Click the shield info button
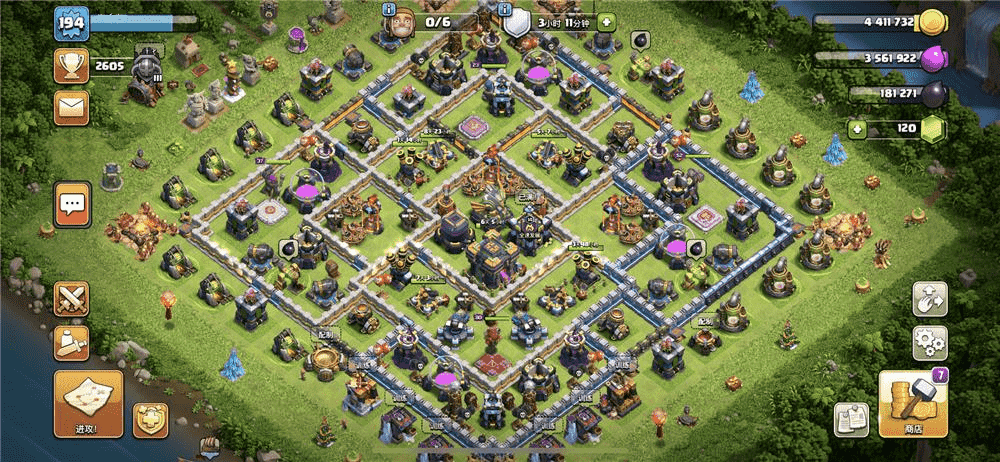This screenshot has height=462, width=1000. [x=506, y=9]
